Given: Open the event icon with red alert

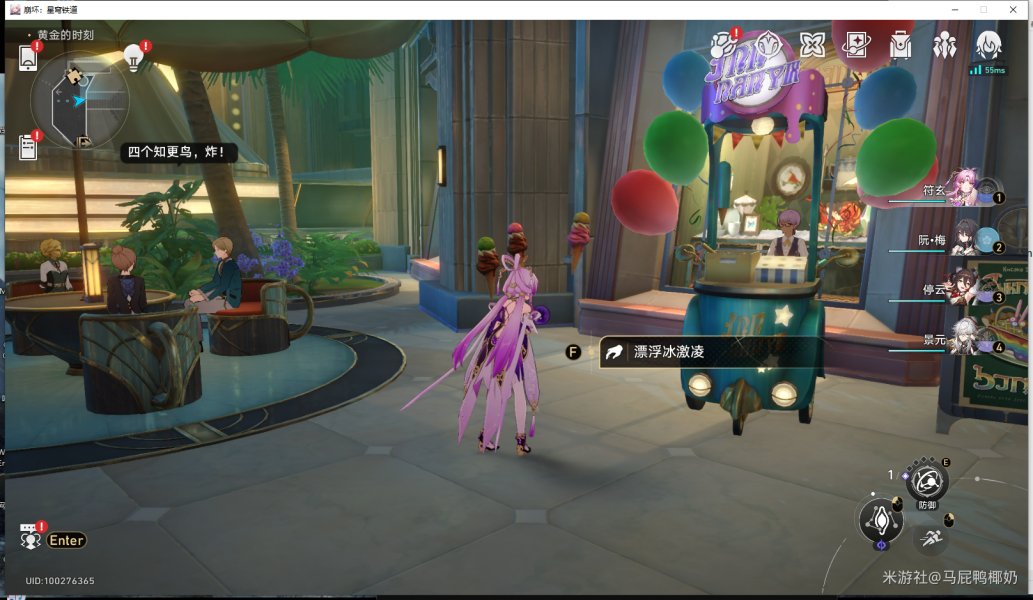Looking at the screenshot, I should (x=723, y=45).
